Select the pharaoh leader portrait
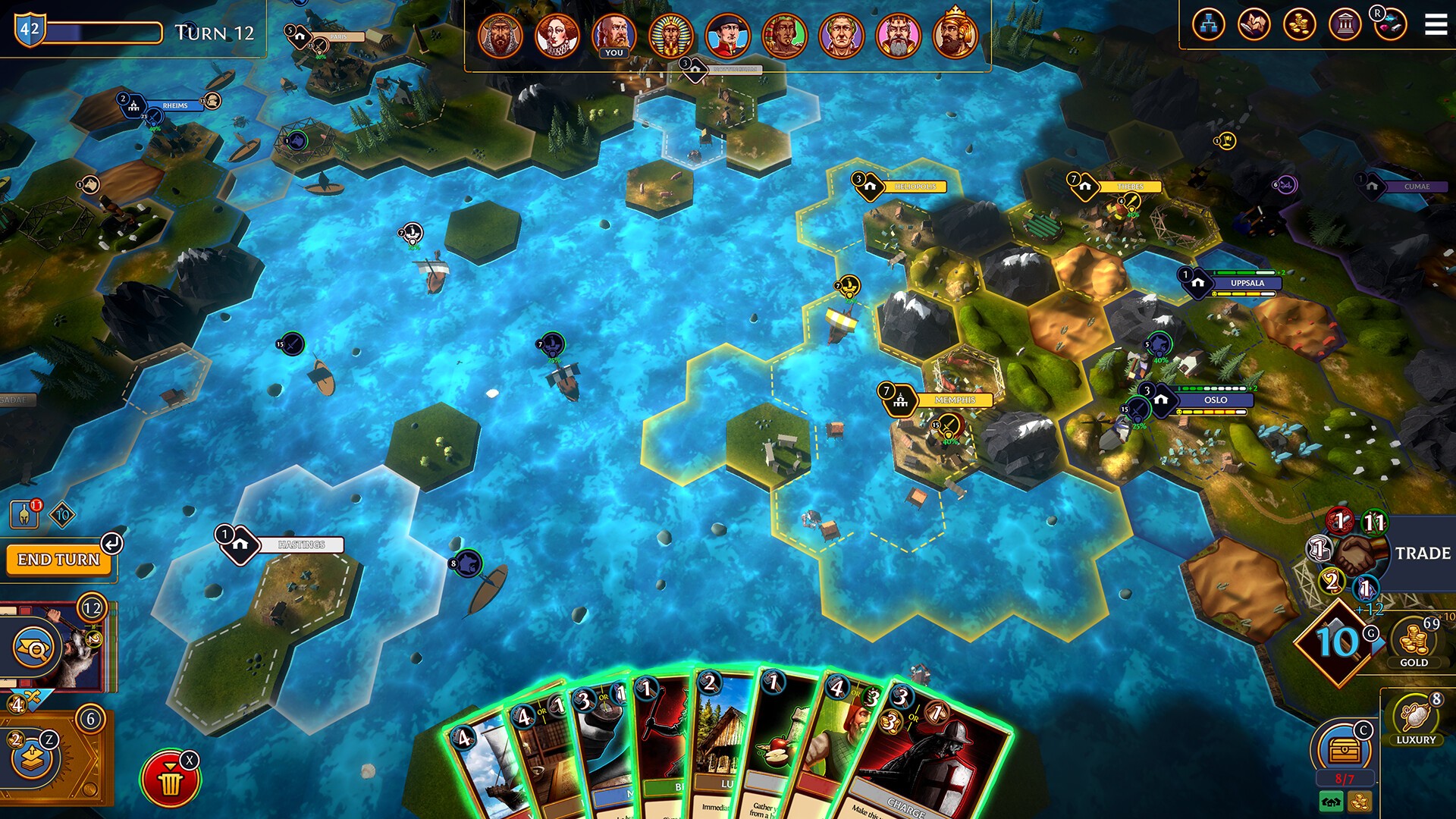Viewport: 1456px width, 819px height. (670, 35)
